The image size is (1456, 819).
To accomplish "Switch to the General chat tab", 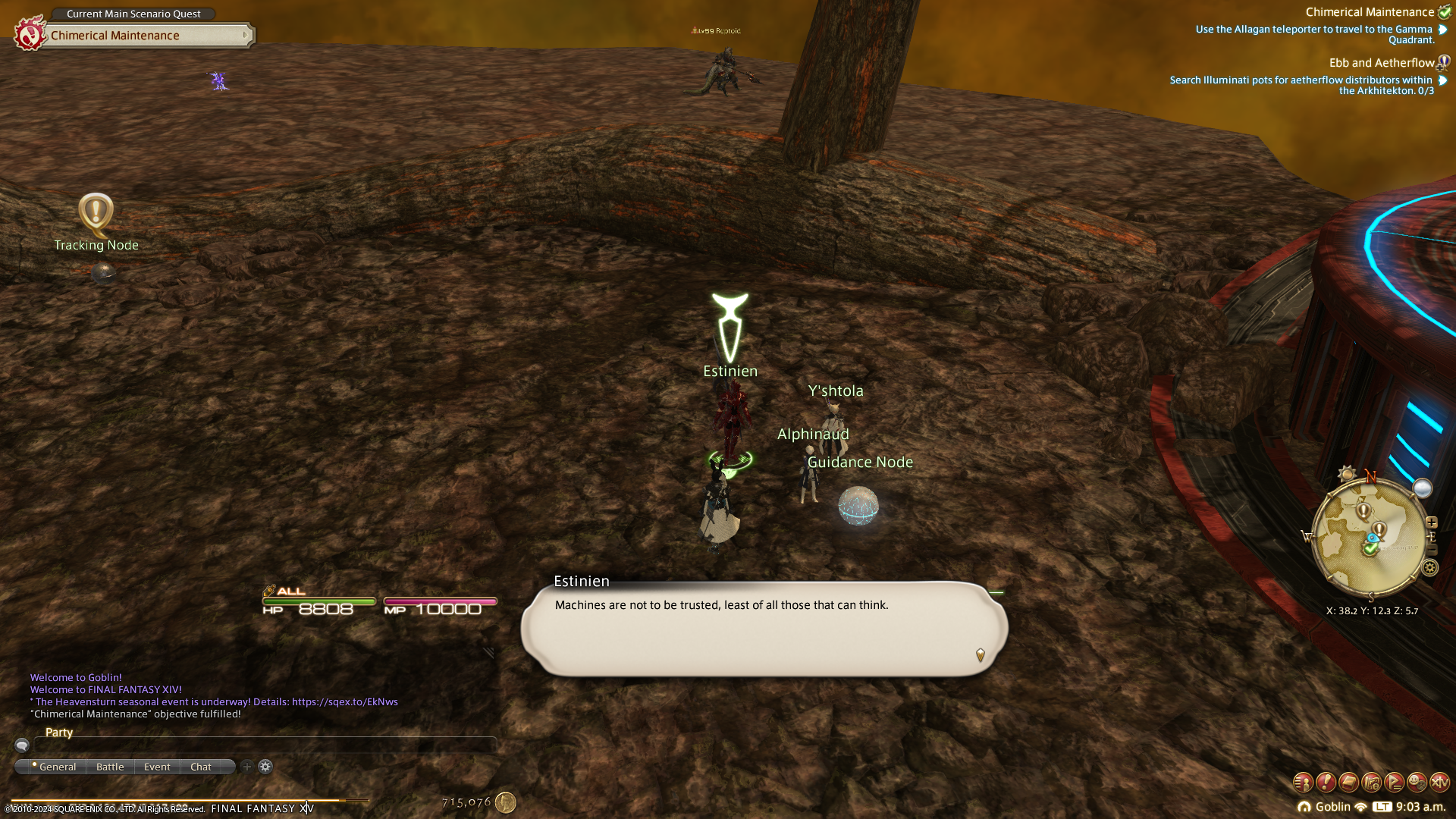I will pos(57,767).
